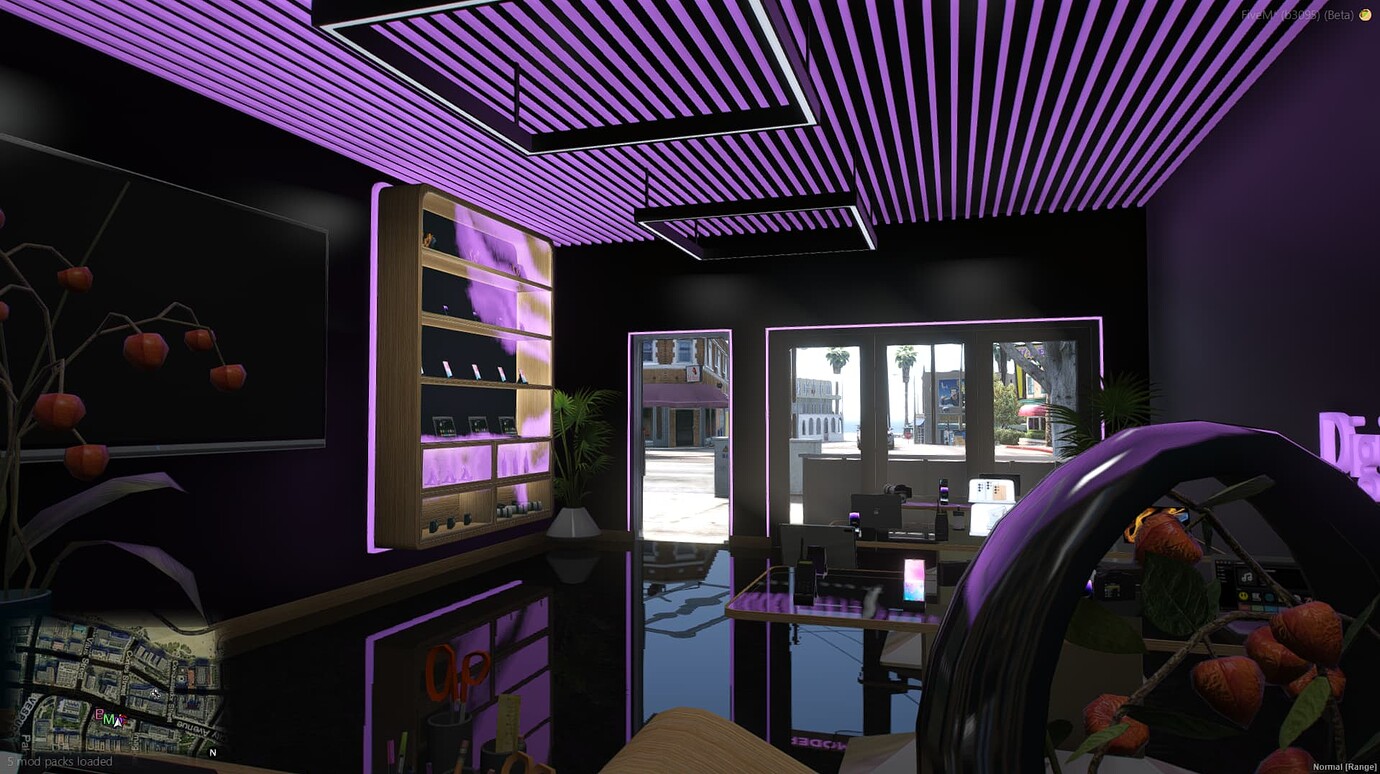
Task: Select the 'FiveM (b3095) (Beta)' label
Action: (x=1310, y=15)
